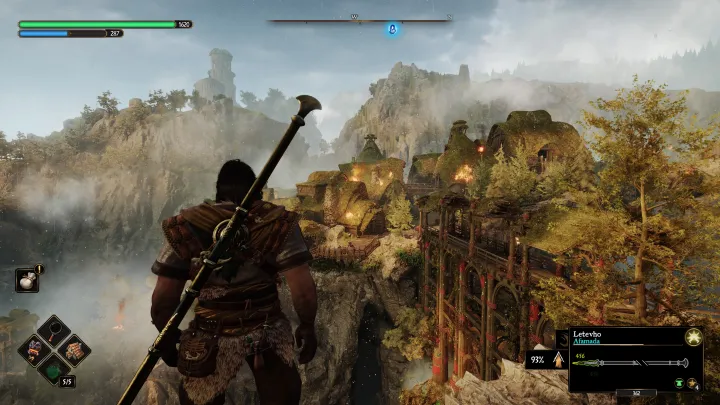Select the purple and orange item quick slot

(x=33, y=349)
